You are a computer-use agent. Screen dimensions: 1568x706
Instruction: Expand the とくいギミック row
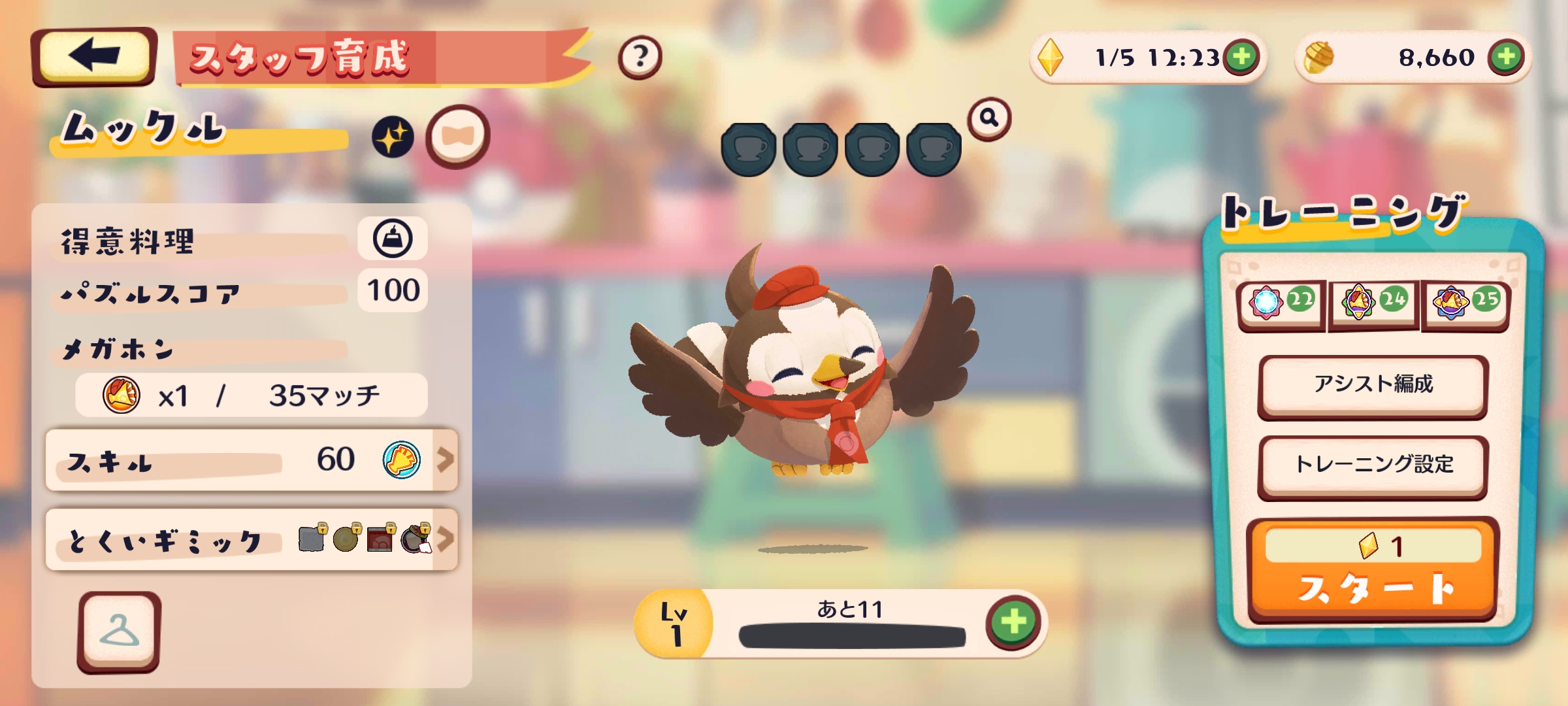pyautogui.click(x=252, y=540)
